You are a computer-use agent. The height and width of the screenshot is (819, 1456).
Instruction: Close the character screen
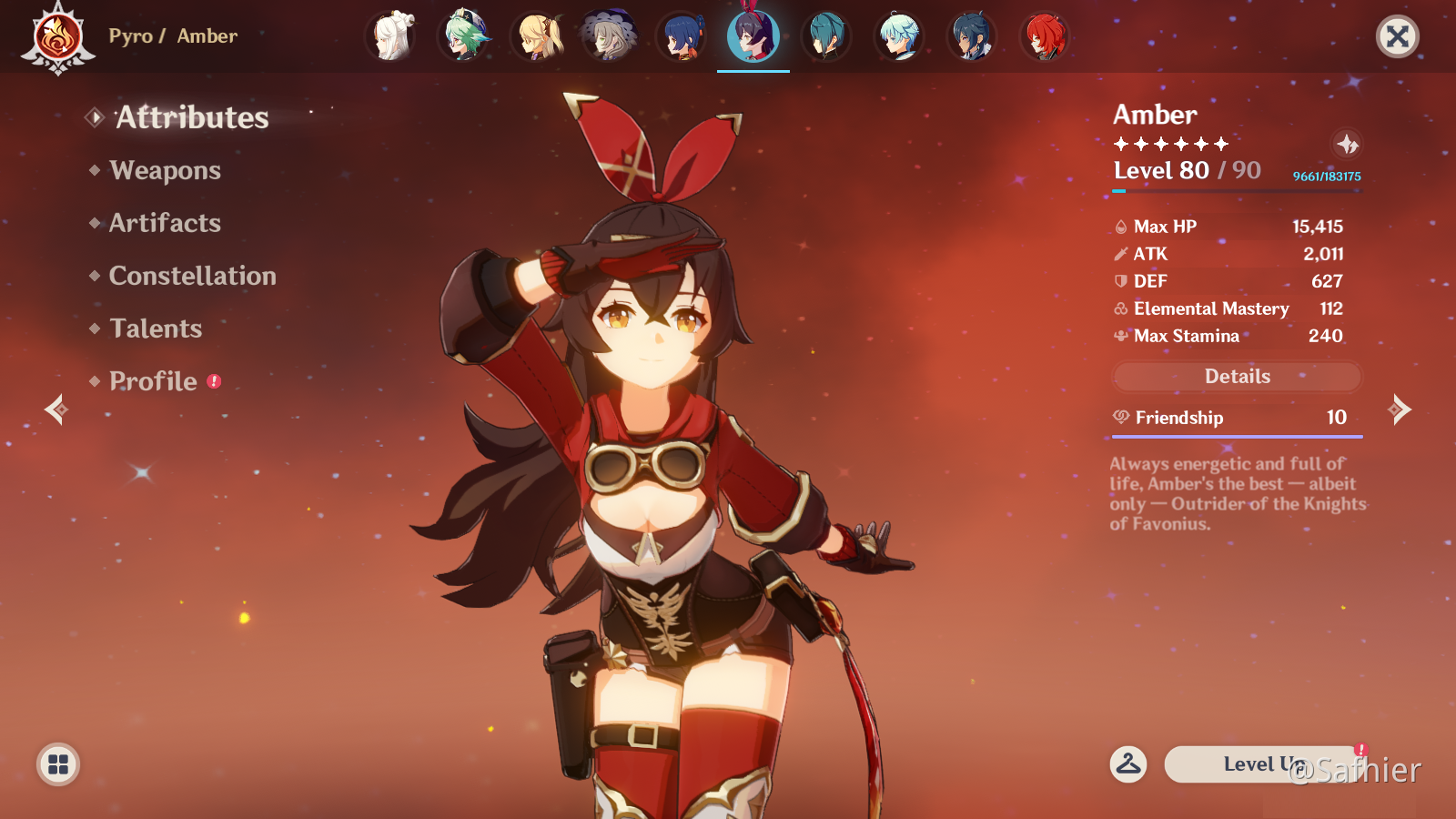(x=1397, y=37)
